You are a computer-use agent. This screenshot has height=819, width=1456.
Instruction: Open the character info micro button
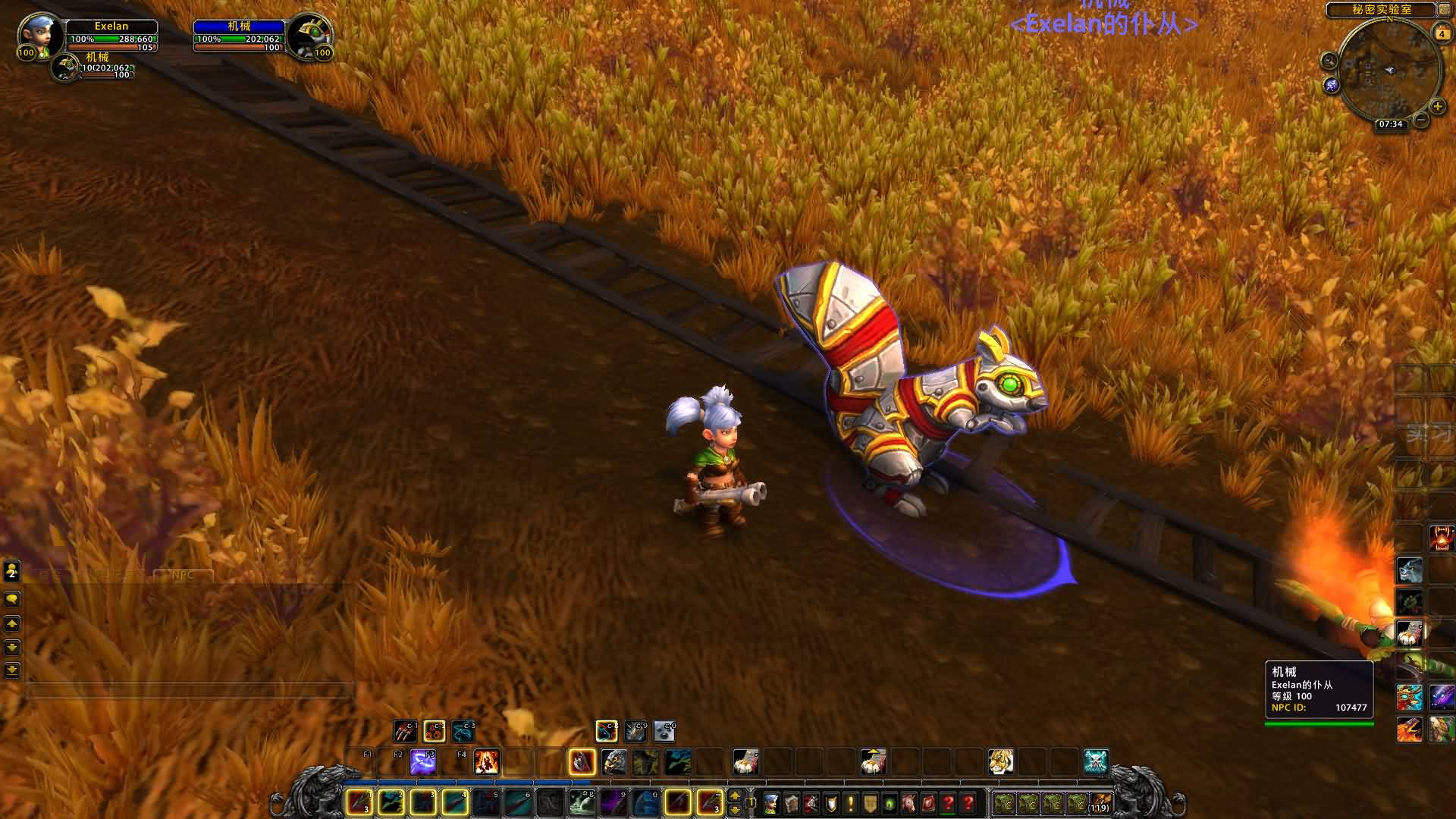click(771, 802)
